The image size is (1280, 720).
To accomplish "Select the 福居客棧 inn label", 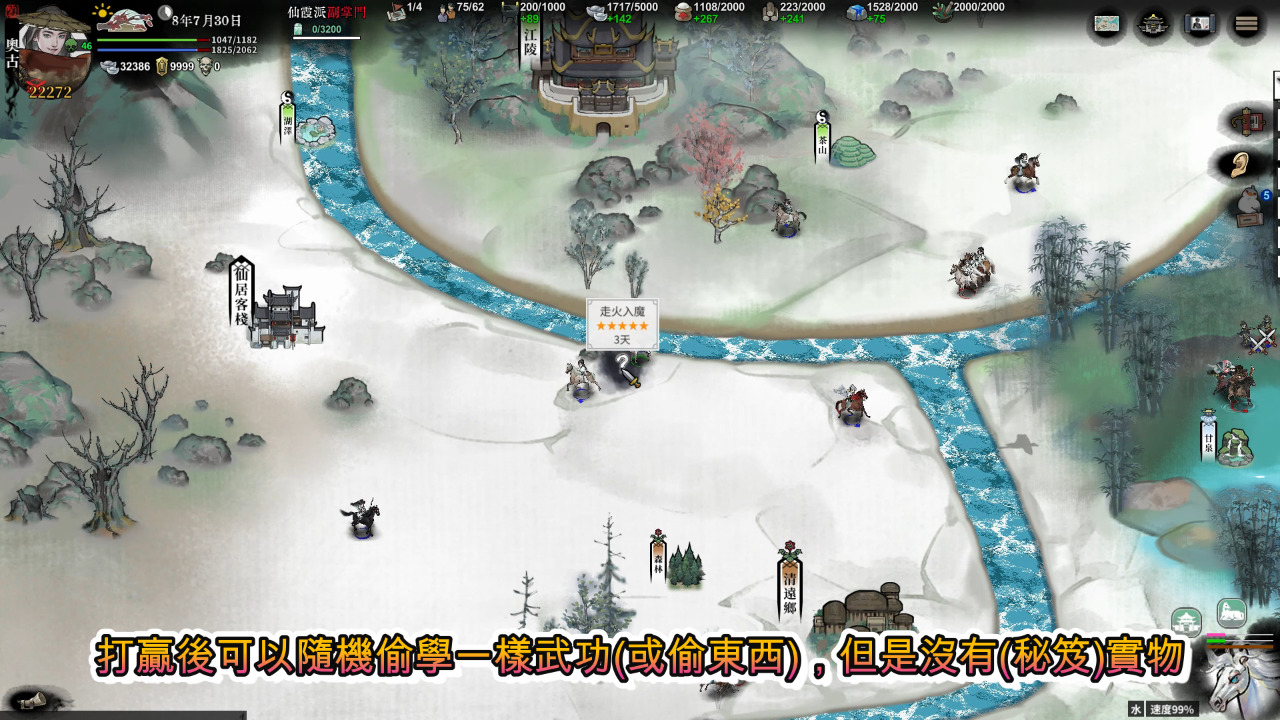I will (241, 290).
